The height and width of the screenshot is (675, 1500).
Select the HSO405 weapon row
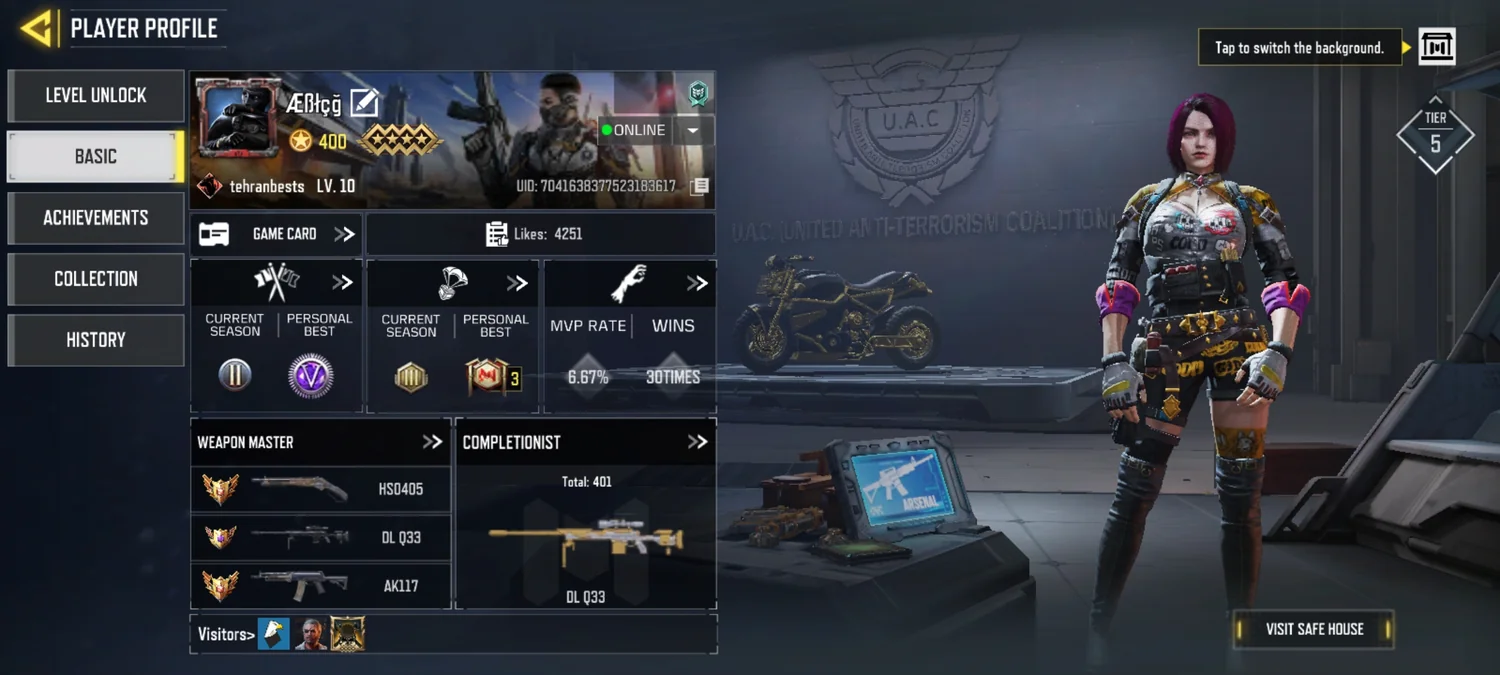[320, 490]
